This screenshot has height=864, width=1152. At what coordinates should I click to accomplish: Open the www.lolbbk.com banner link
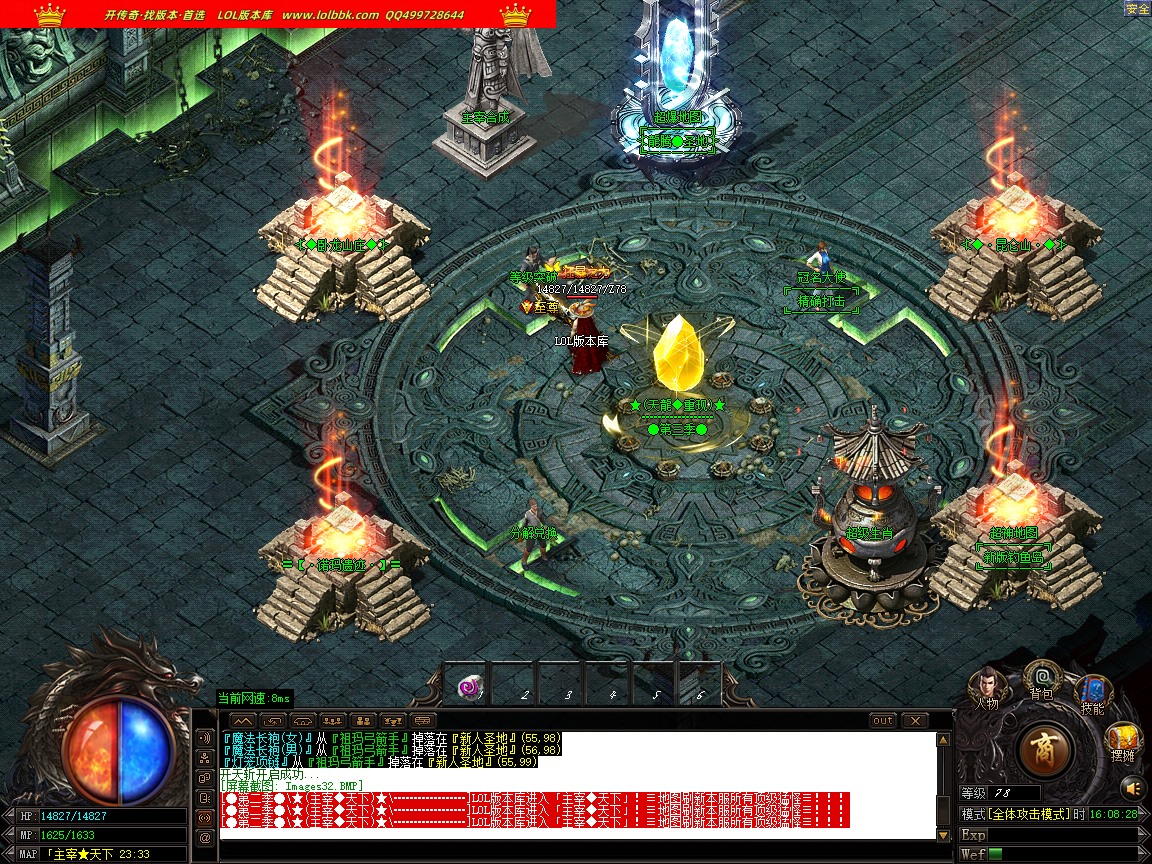pyautogui.click(x=330, y=15)
